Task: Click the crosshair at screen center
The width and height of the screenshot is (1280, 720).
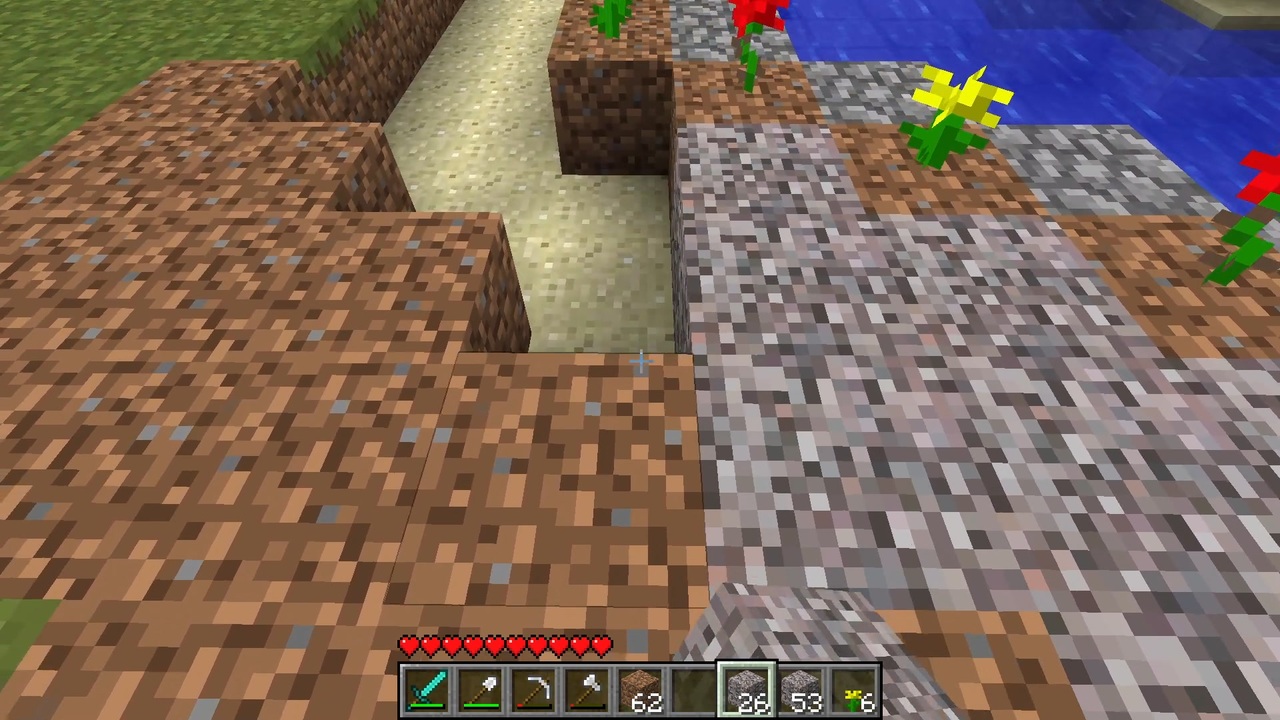Action: pos(640,360)
